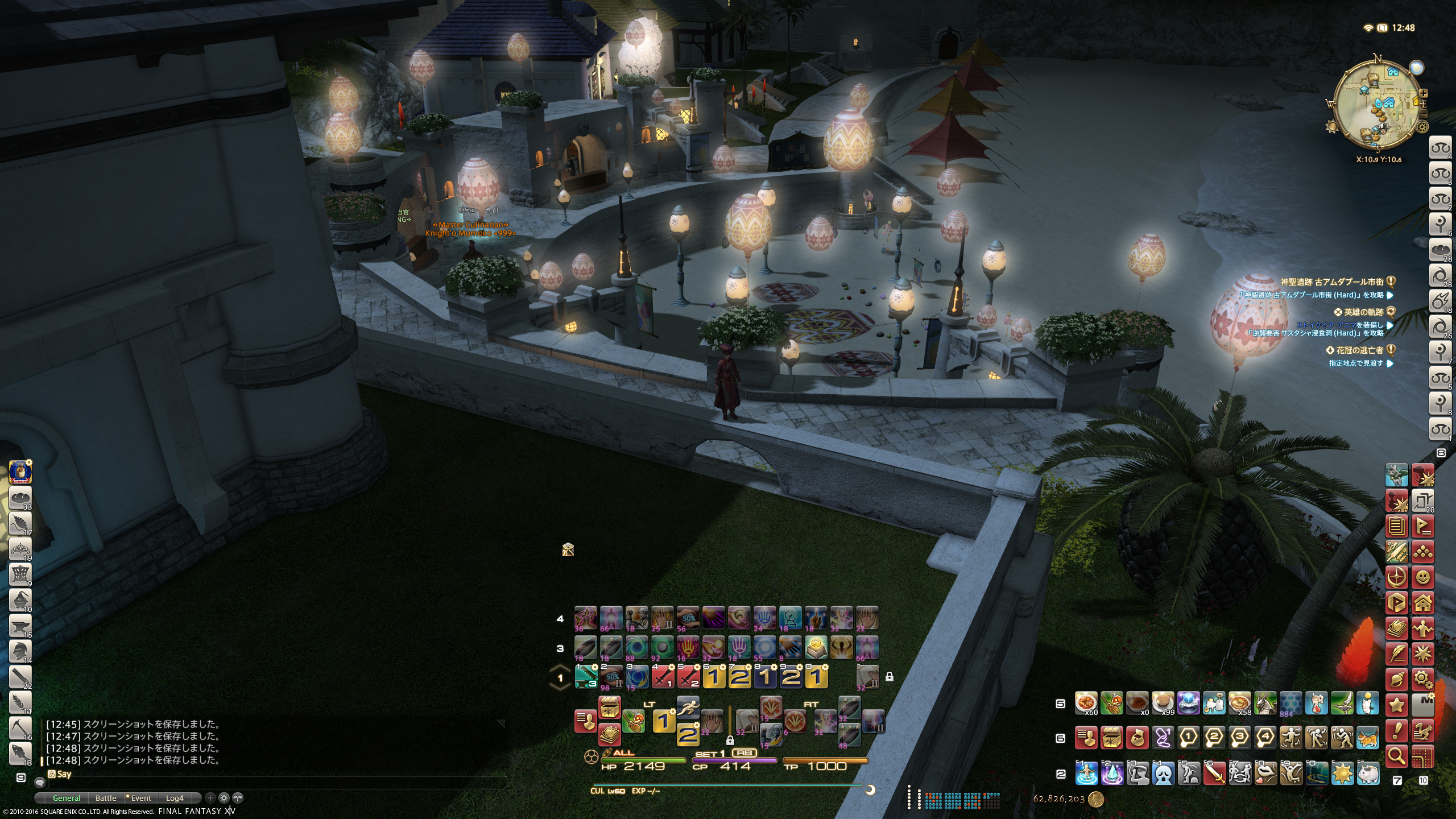Open system configuration gears icon

pos(1423,679)
